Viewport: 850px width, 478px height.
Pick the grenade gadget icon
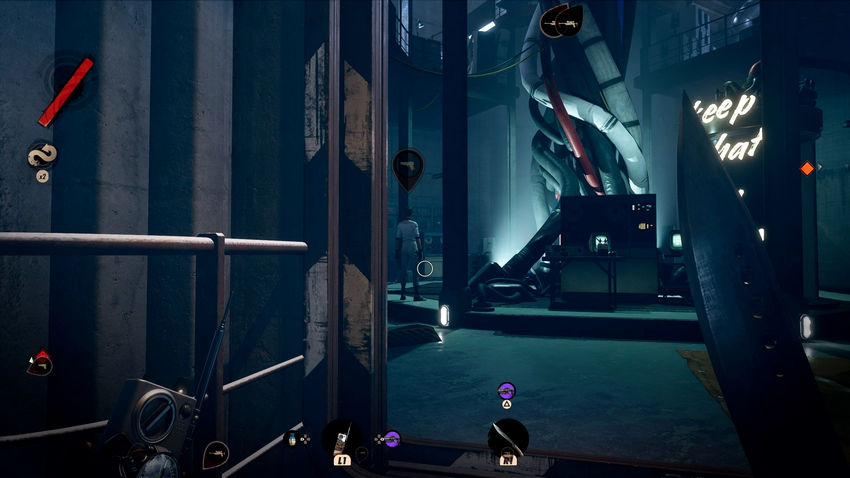coord(292,438)
